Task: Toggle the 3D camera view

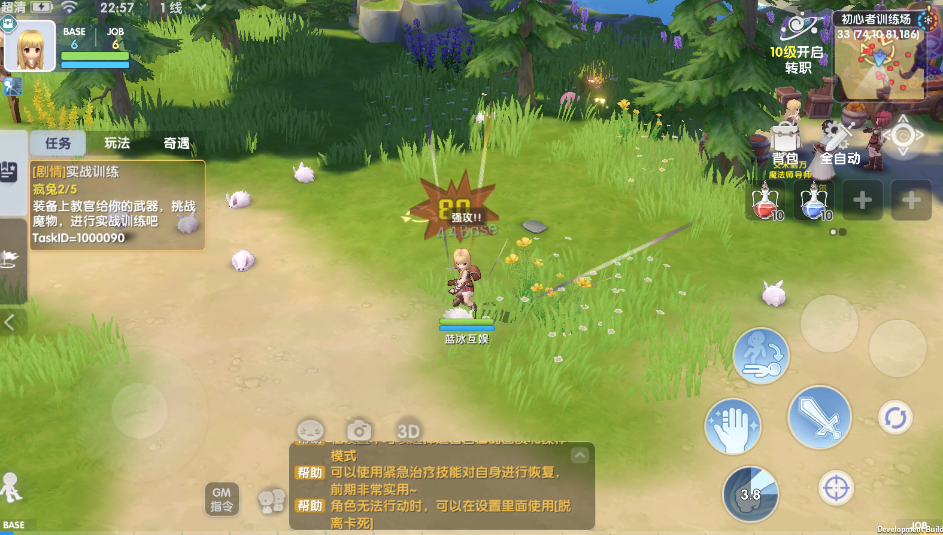Action: tap(408, 429)
